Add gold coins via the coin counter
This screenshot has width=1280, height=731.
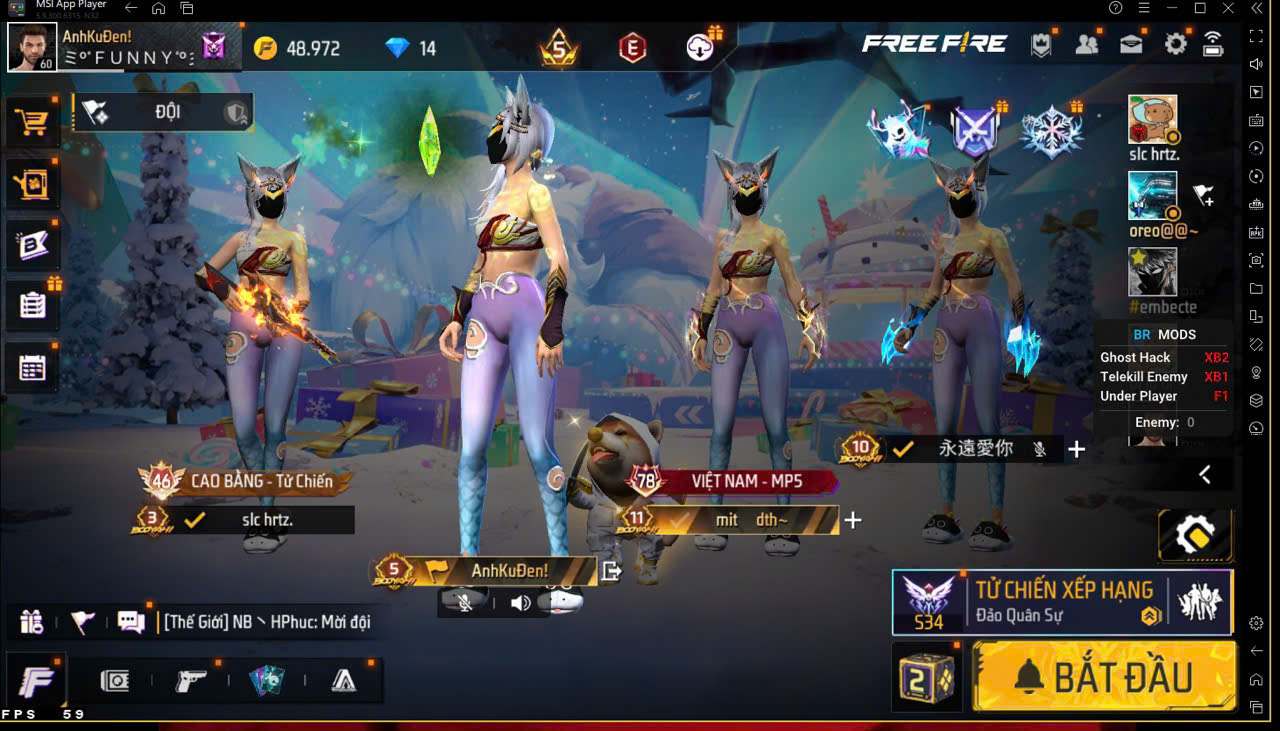(298, 48)
